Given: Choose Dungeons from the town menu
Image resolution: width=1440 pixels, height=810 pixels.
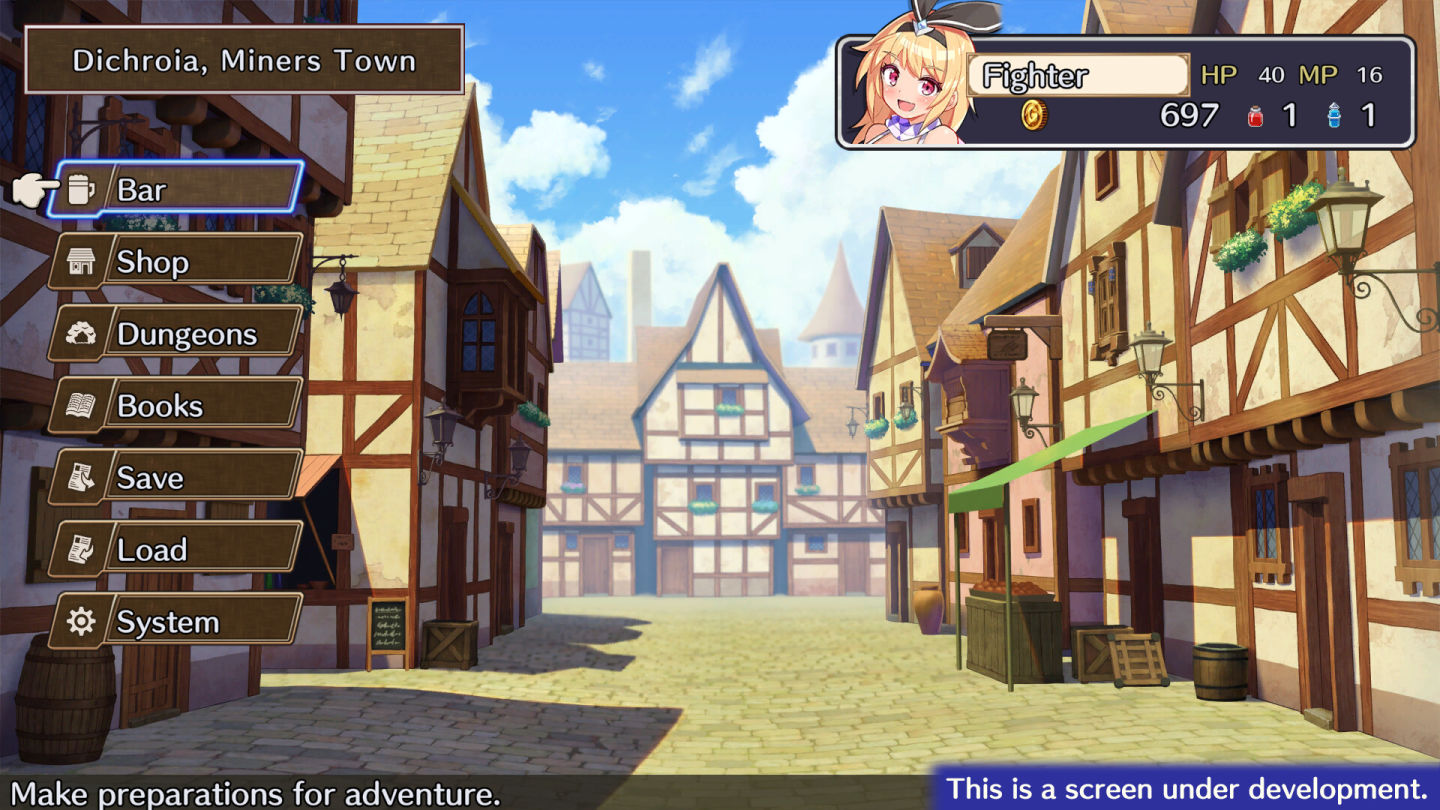Looking at the screenshot, I should click(176, 333).
